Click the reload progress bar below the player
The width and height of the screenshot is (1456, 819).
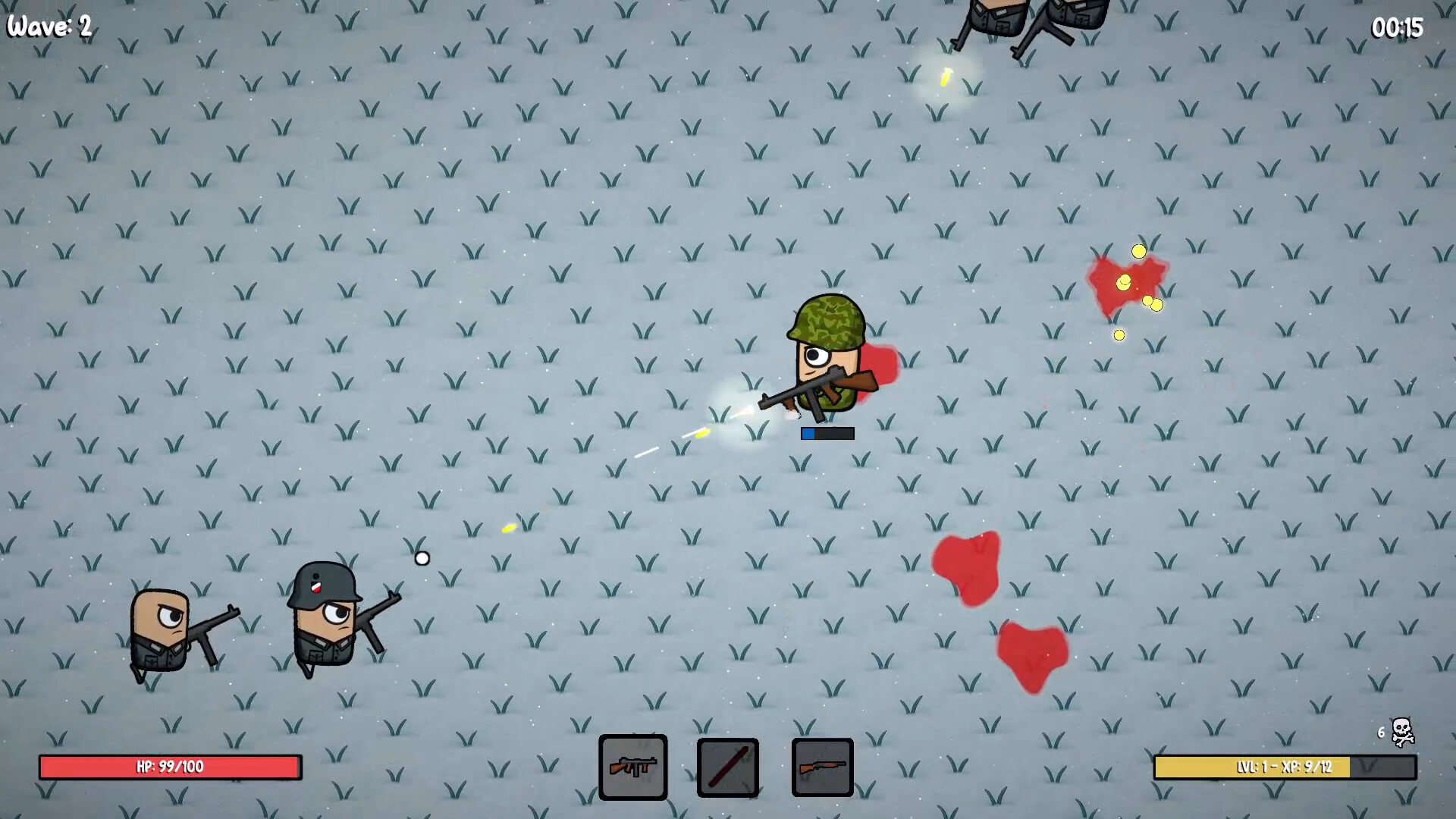827,433
